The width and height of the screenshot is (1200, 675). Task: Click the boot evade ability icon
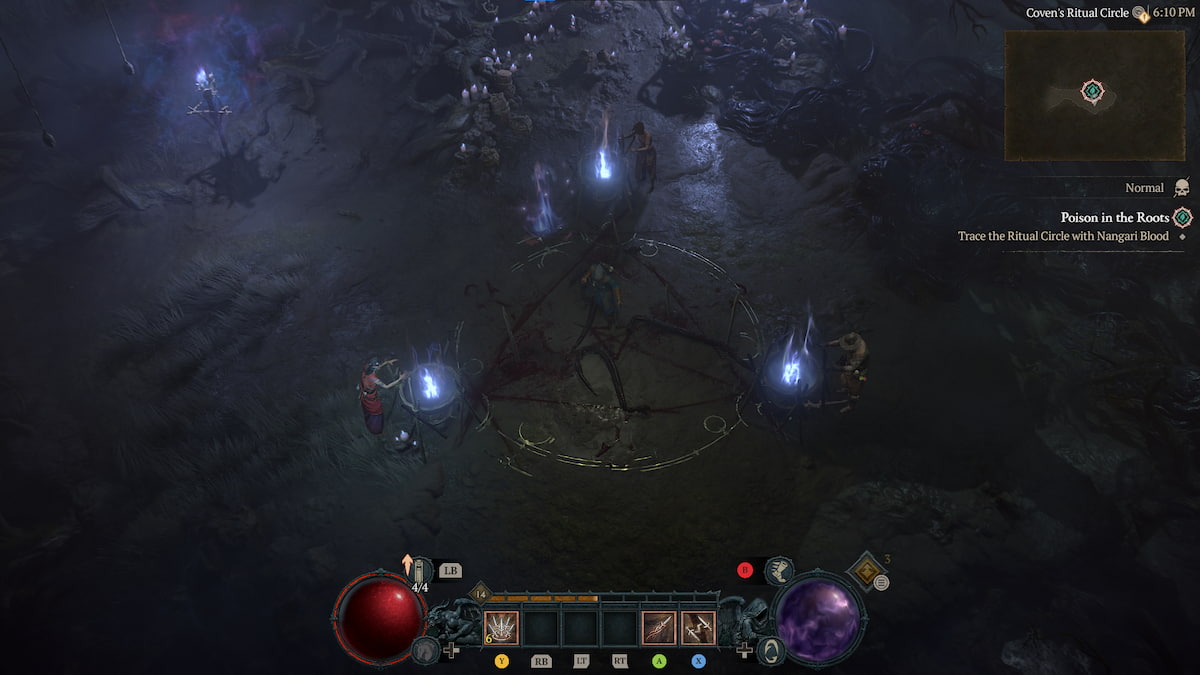click(780, 571)
